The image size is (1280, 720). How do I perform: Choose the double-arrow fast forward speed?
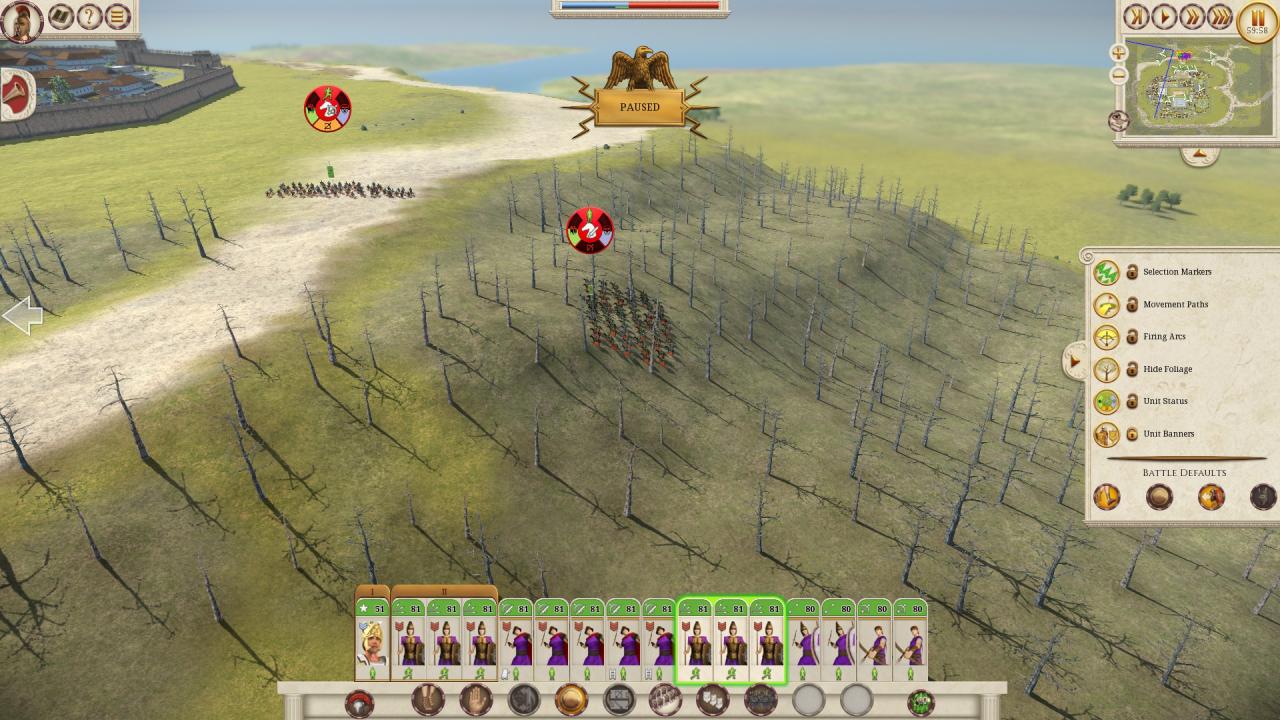point(1191,16)
